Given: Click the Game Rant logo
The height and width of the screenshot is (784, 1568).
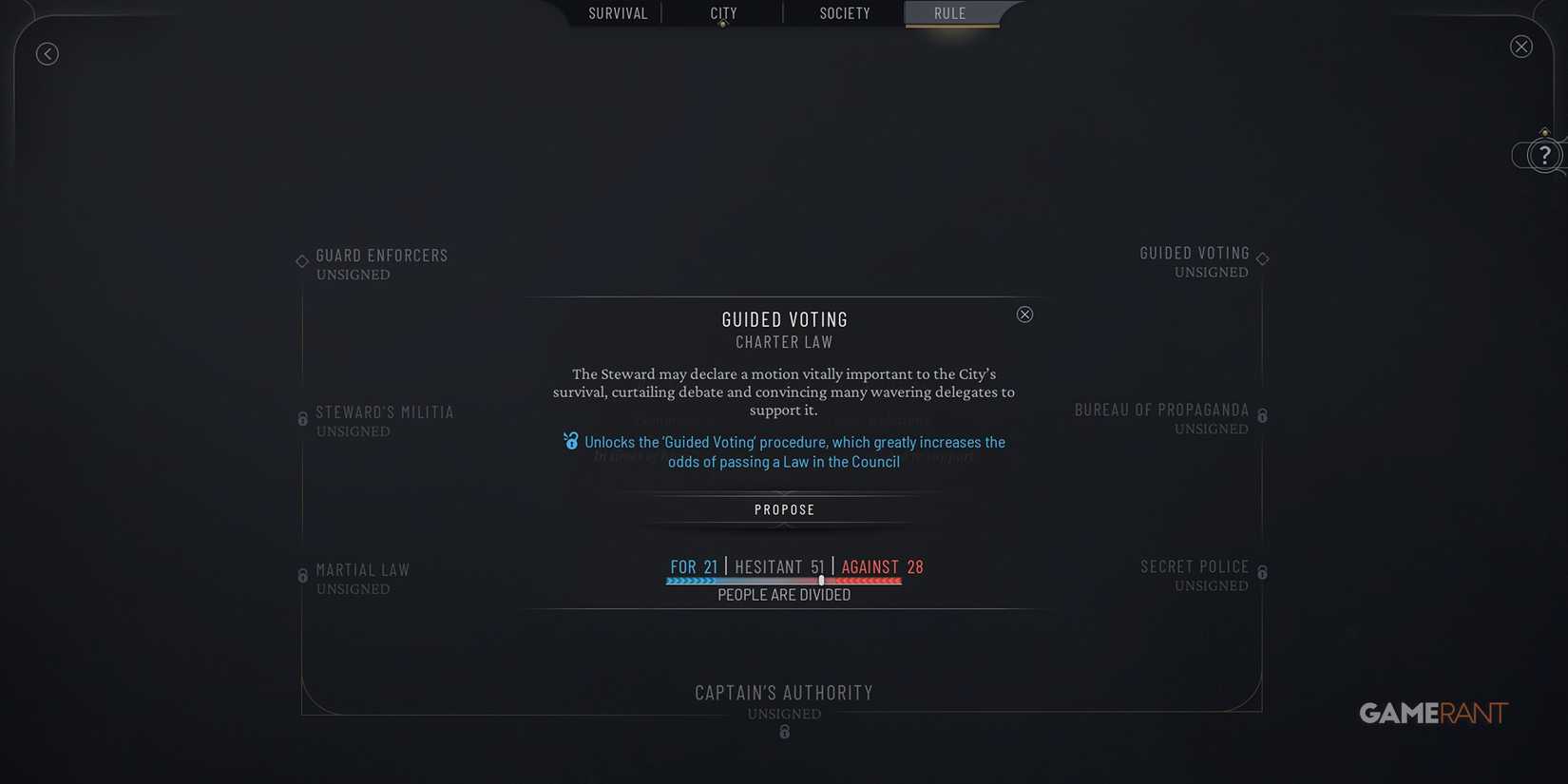Looking at the screenshot, I should pos(1433,713).
